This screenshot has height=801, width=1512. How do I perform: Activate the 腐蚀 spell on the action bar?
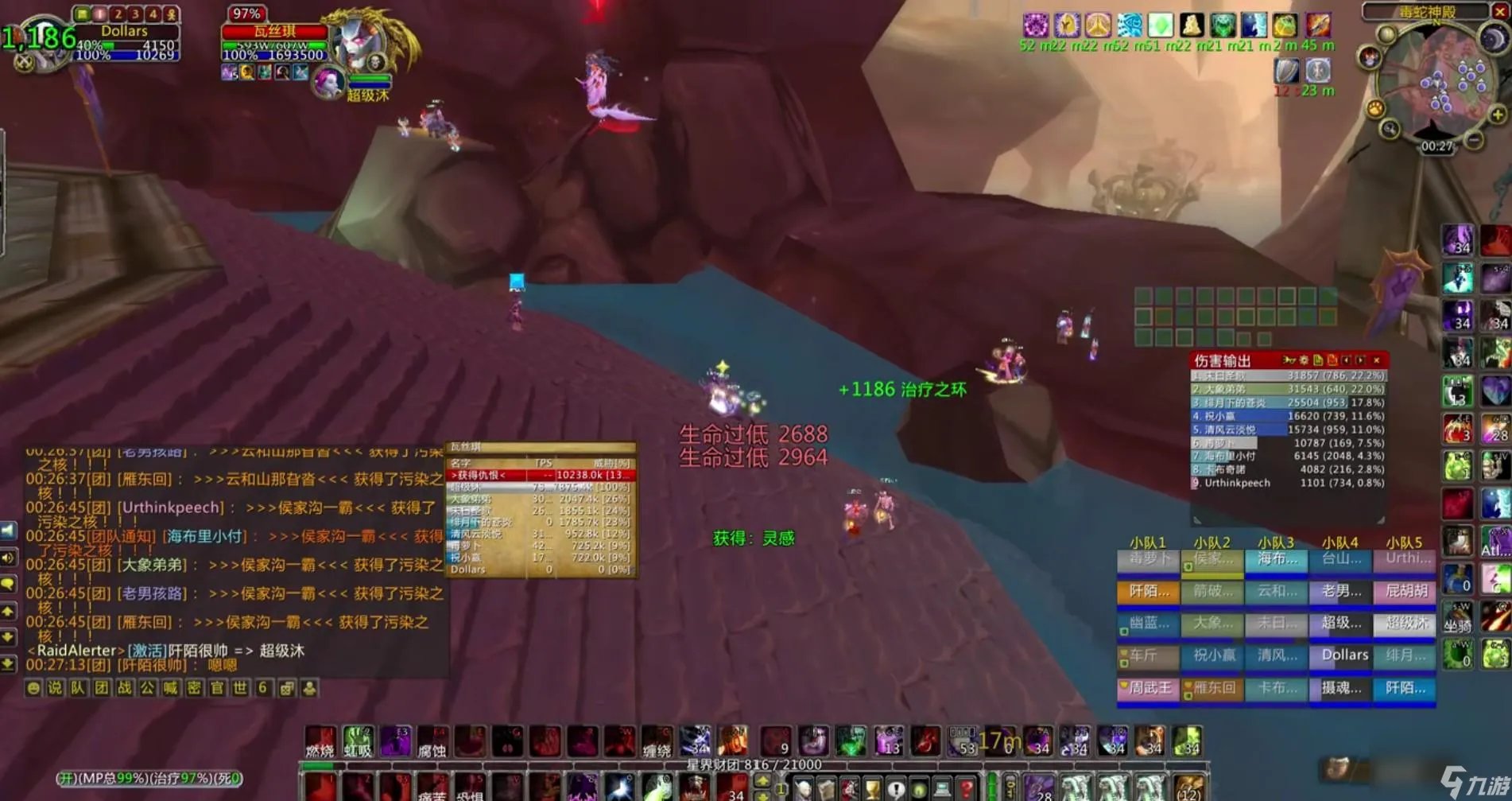click(x=432, y=741)
